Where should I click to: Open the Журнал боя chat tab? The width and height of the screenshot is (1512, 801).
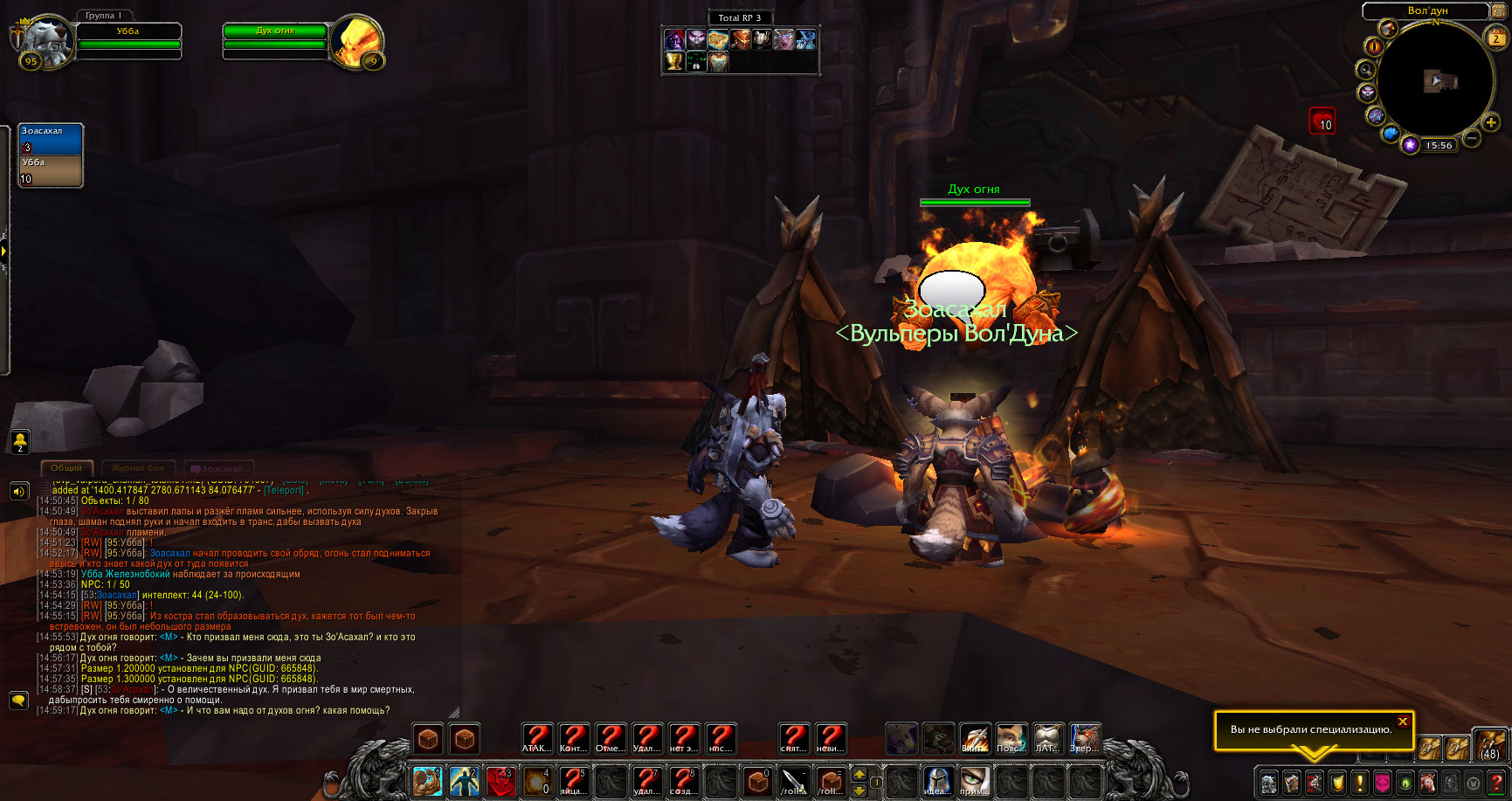coord(138,468)
